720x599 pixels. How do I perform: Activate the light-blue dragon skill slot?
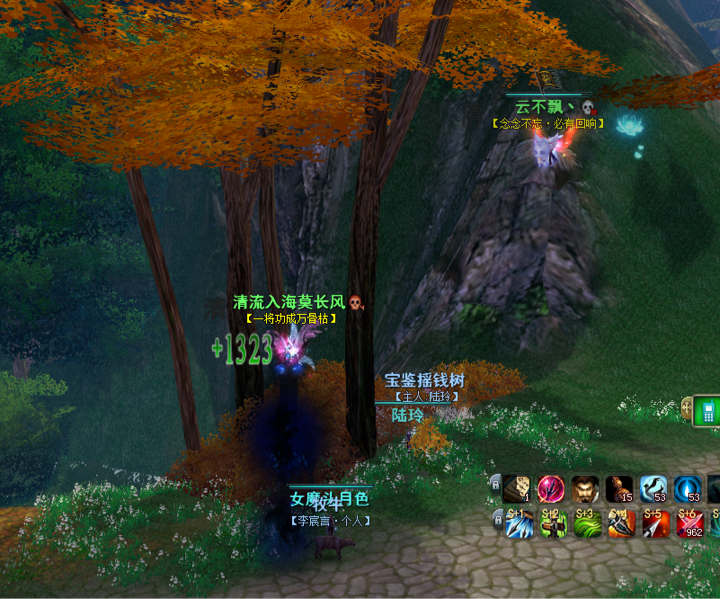click(653, 488)
